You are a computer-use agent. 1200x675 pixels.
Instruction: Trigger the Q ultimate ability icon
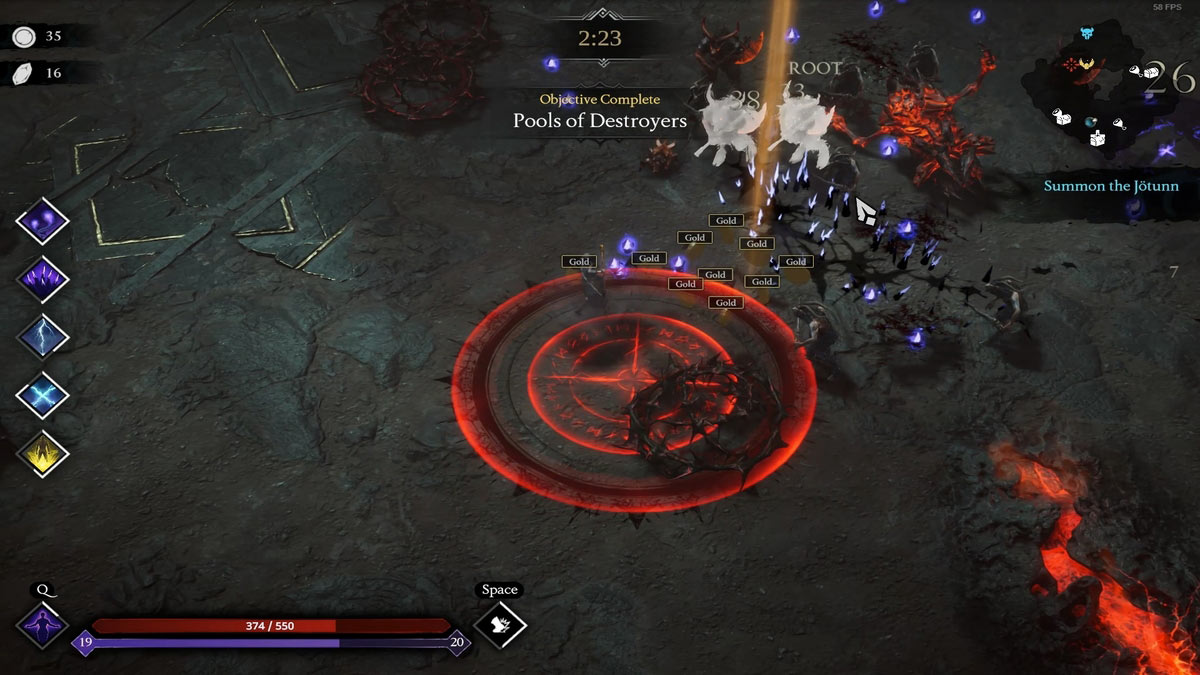[x=43, y=626]
